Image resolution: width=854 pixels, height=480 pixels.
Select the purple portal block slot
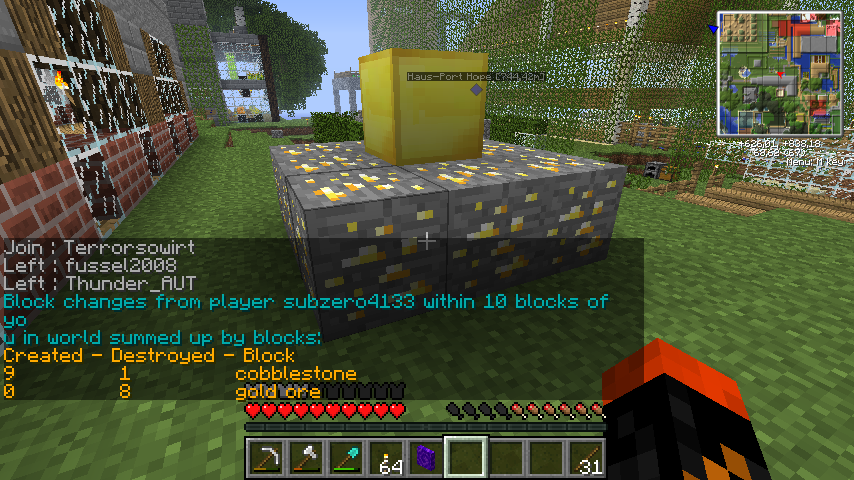coord(425,457)
